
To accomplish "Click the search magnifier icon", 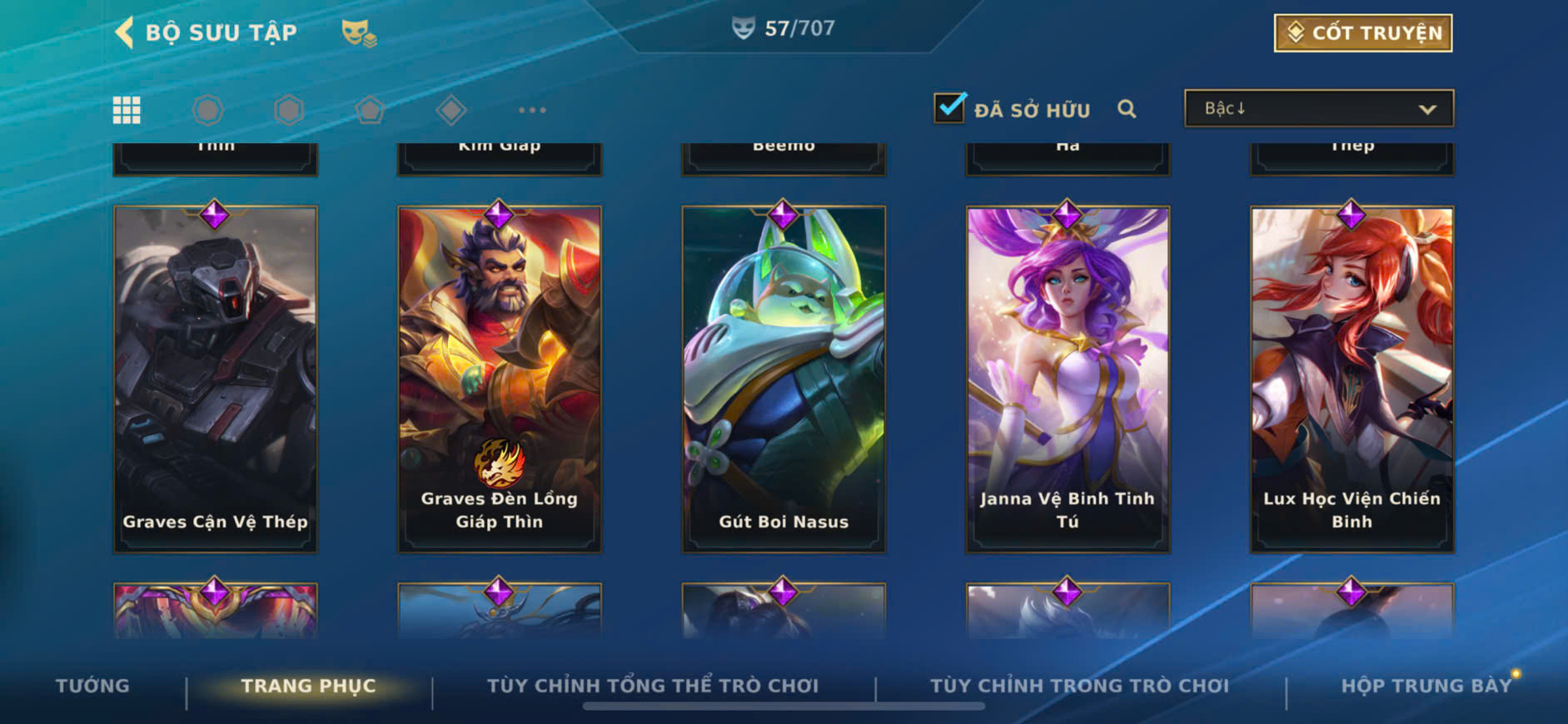I will [1127, 109].
